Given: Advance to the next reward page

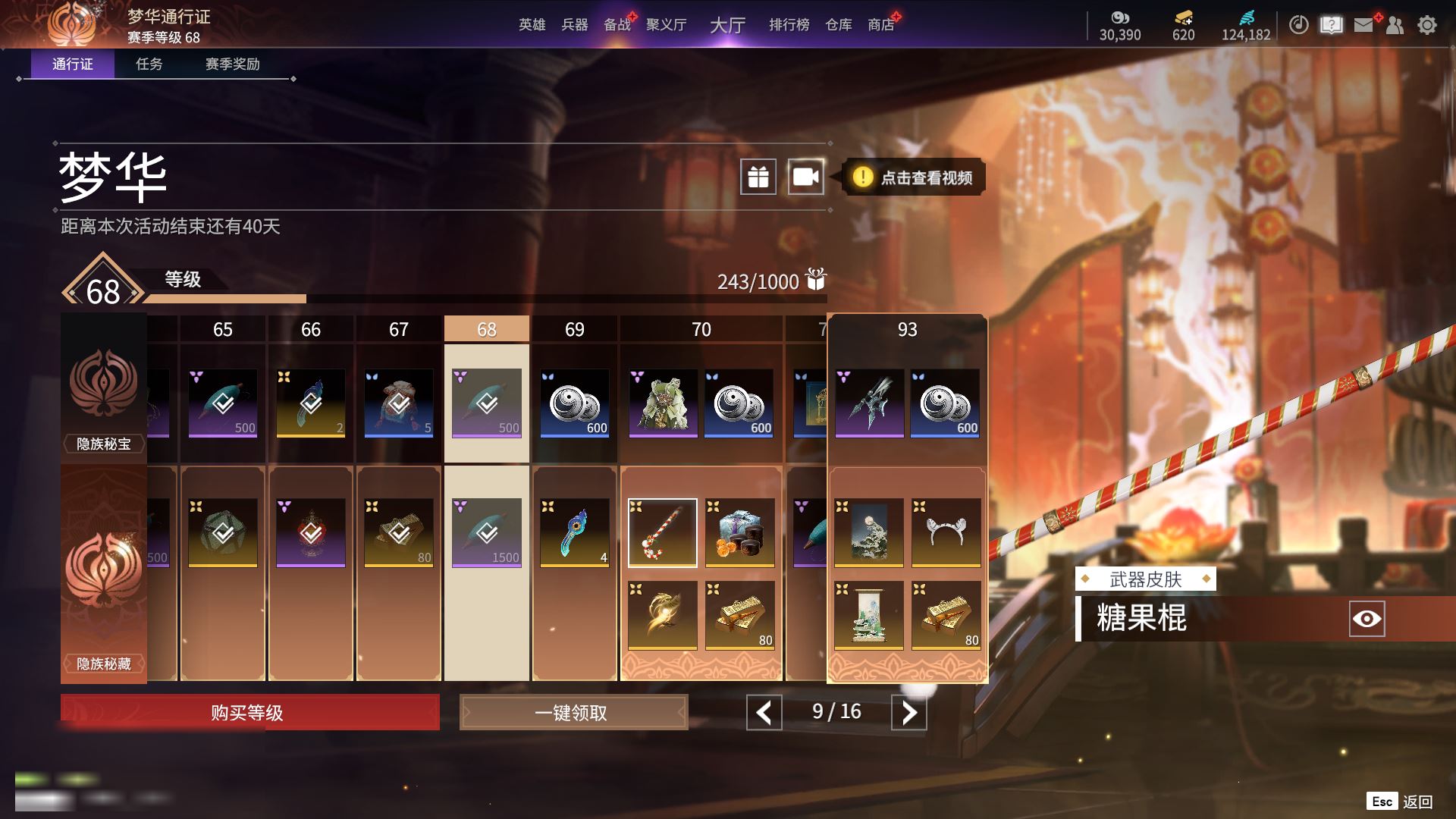Looking at the screenshot, I should tap(908, 712).
